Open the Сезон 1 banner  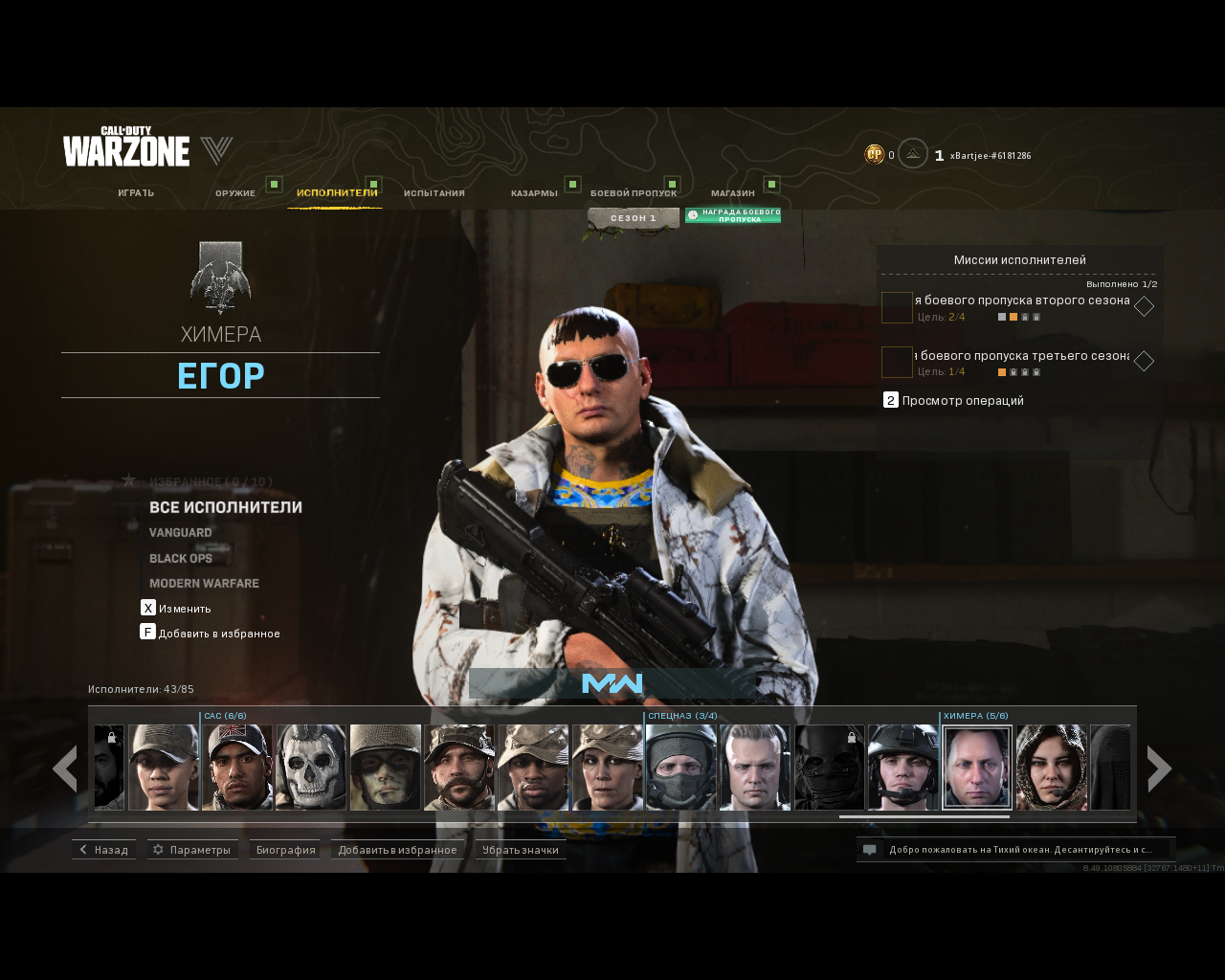(634, 218)
